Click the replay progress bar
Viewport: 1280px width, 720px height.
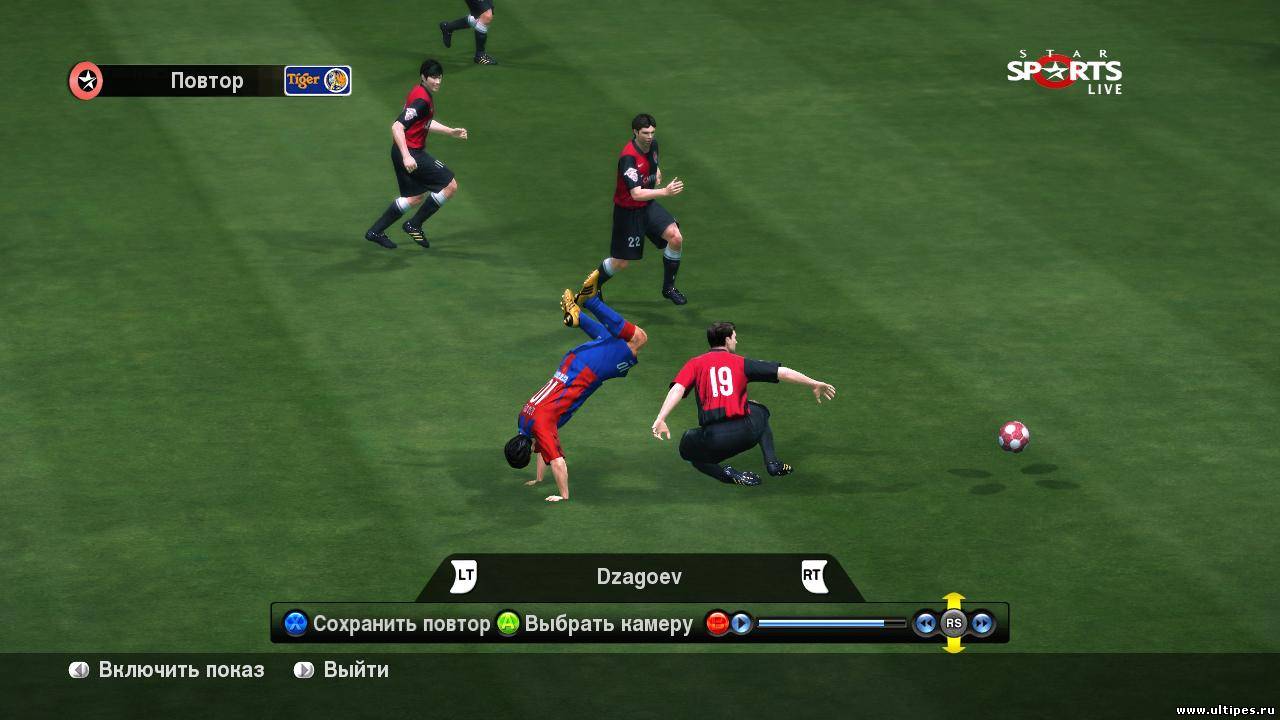point(830,624)
